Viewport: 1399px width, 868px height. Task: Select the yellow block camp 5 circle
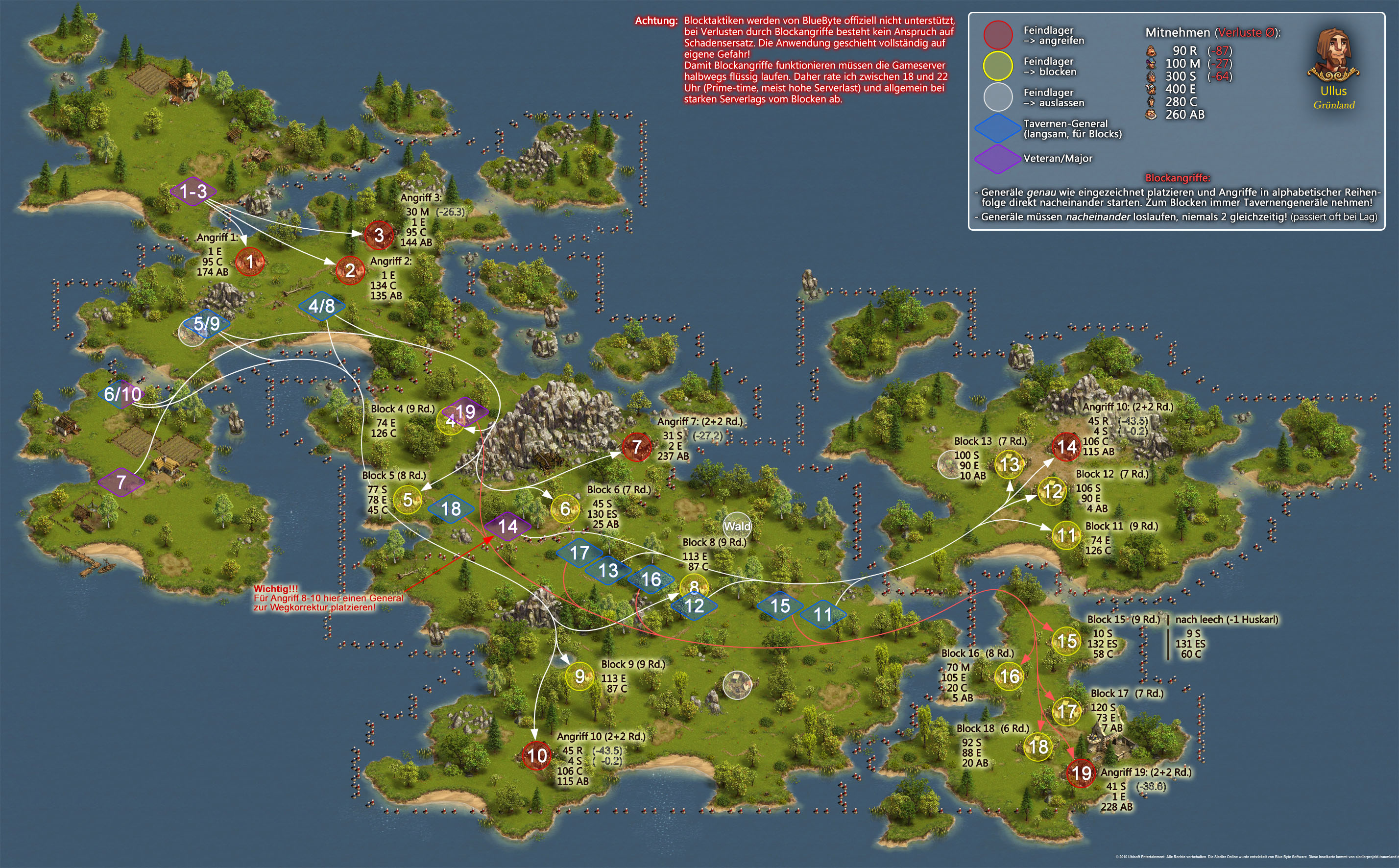[x=408, y=500]
